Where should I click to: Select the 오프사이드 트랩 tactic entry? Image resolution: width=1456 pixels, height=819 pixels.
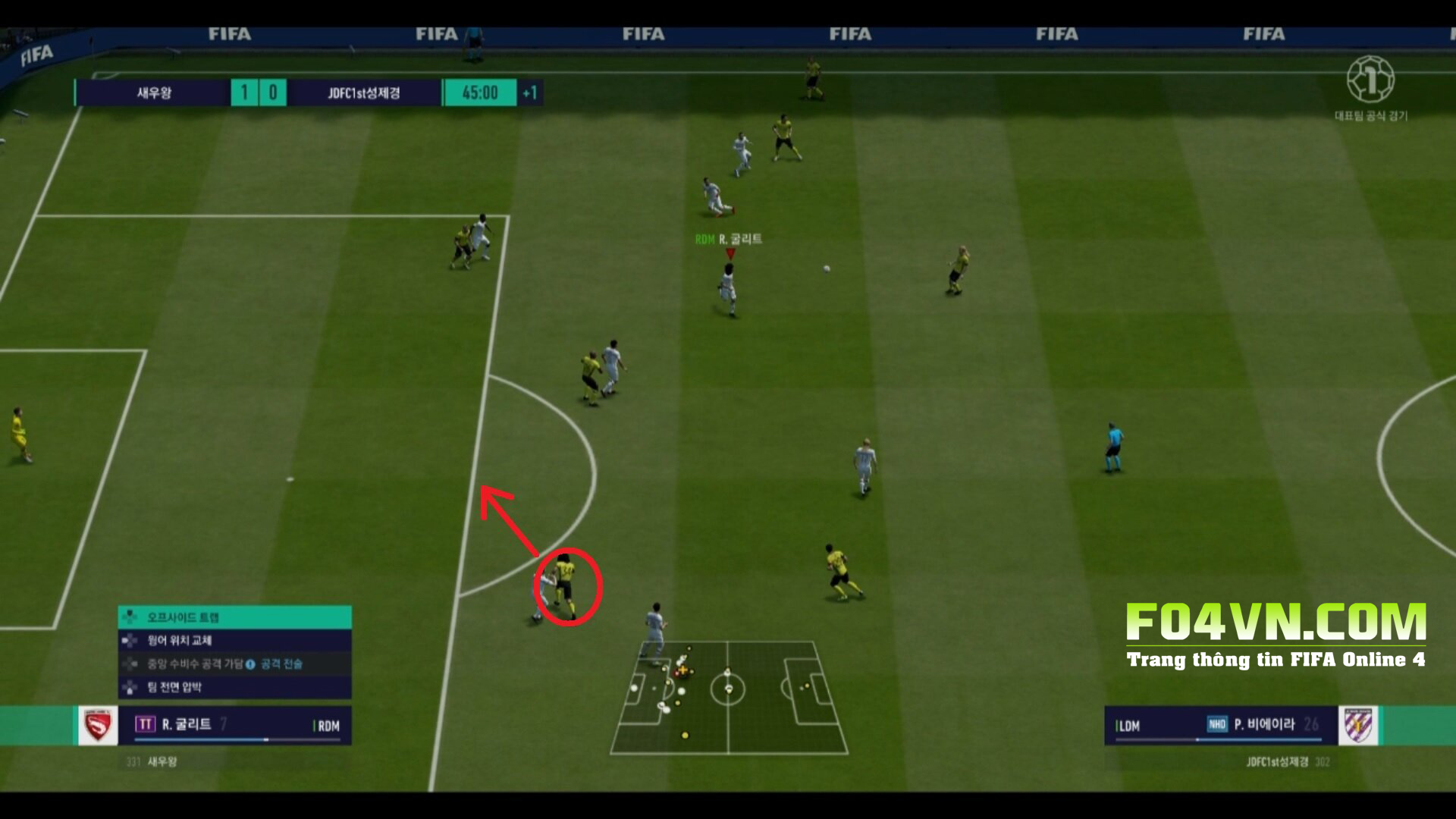click(234, 617)
